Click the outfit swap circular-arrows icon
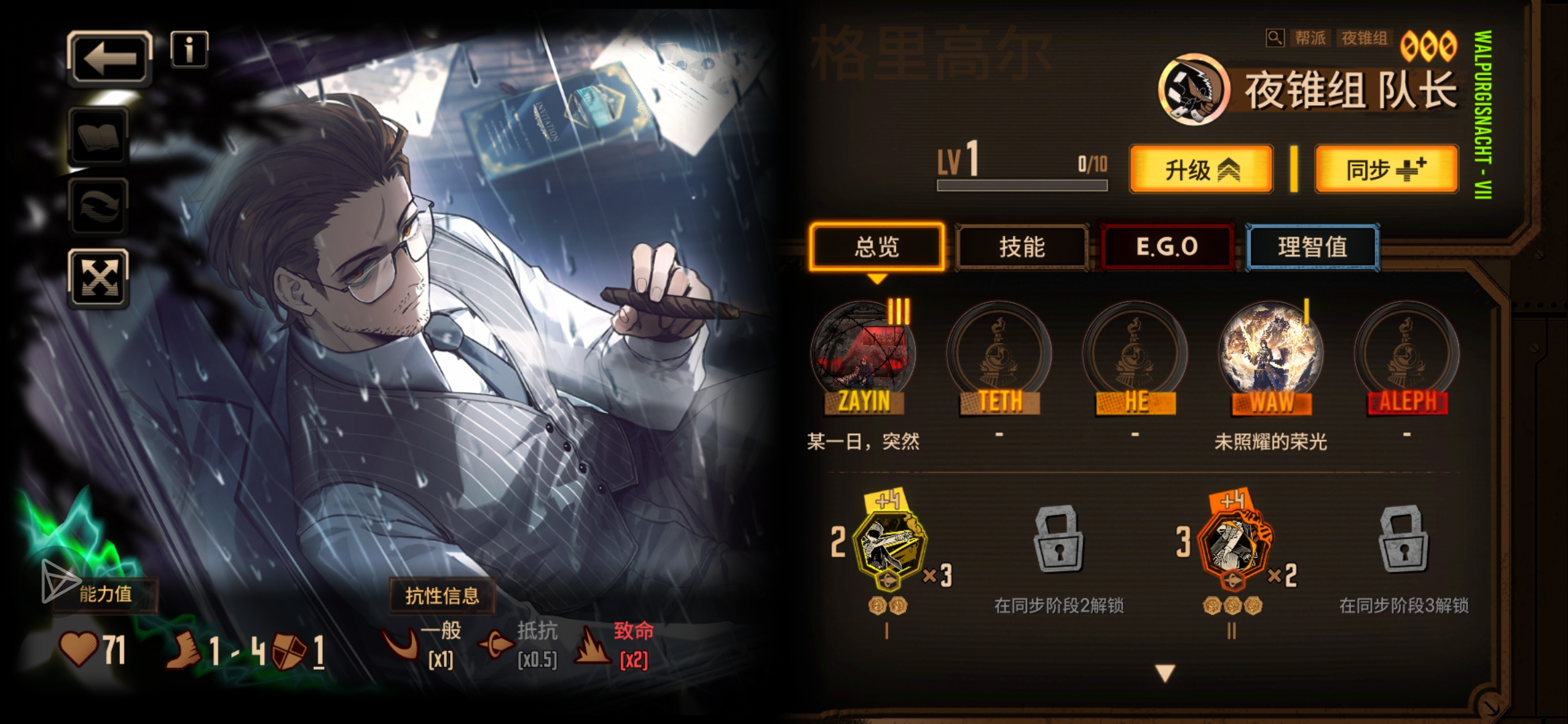The image size is (1568, 724). tap(99, 205)
